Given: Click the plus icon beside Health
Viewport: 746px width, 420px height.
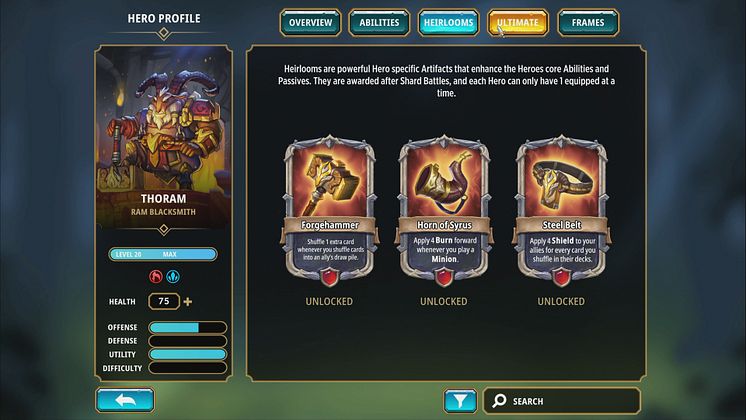Looking at the screenshot, I should click(188, 301).
